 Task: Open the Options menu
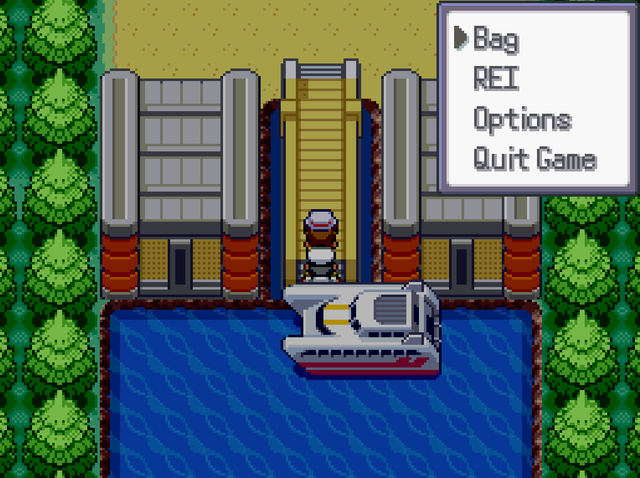(522, 120)
